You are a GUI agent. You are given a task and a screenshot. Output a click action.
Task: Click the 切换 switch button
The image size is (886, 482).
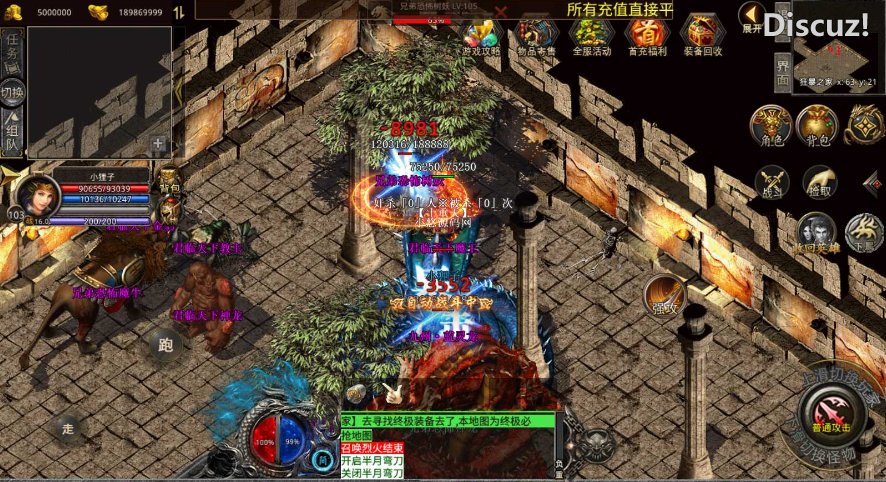pos(12,93)
